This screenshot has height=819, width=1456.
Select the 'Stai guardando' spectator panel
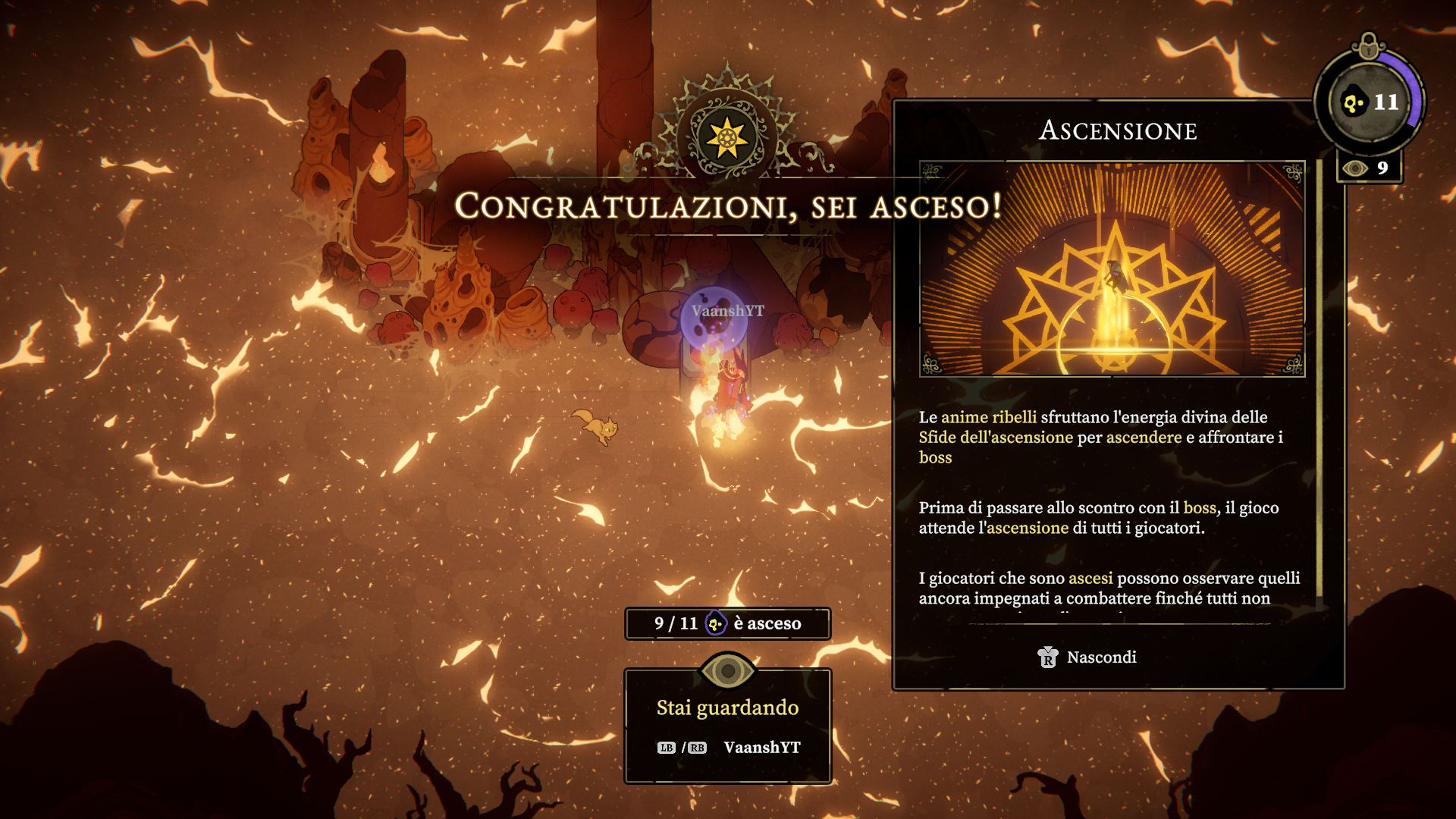[x=727, y=726]
